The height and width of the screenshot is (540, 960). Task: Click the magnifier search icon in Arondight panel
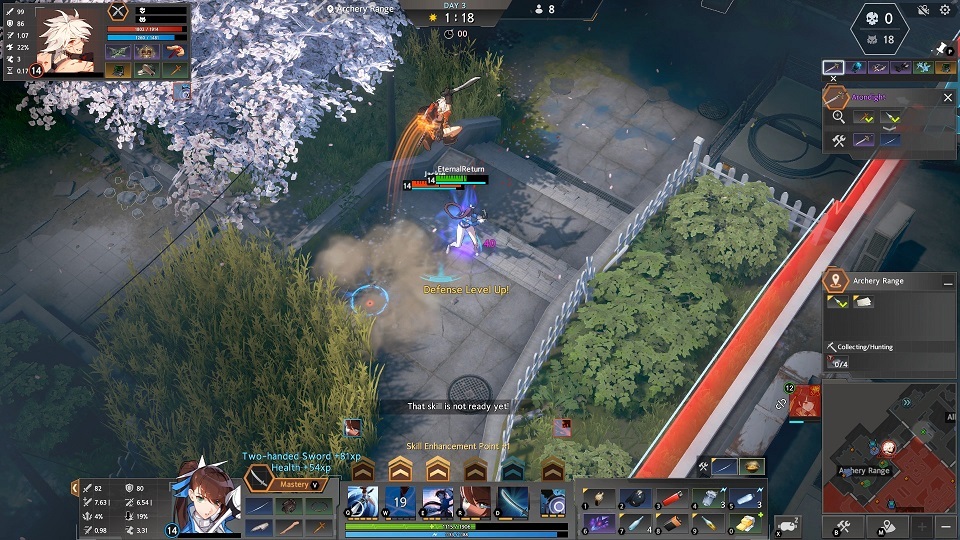click(838, 117)
